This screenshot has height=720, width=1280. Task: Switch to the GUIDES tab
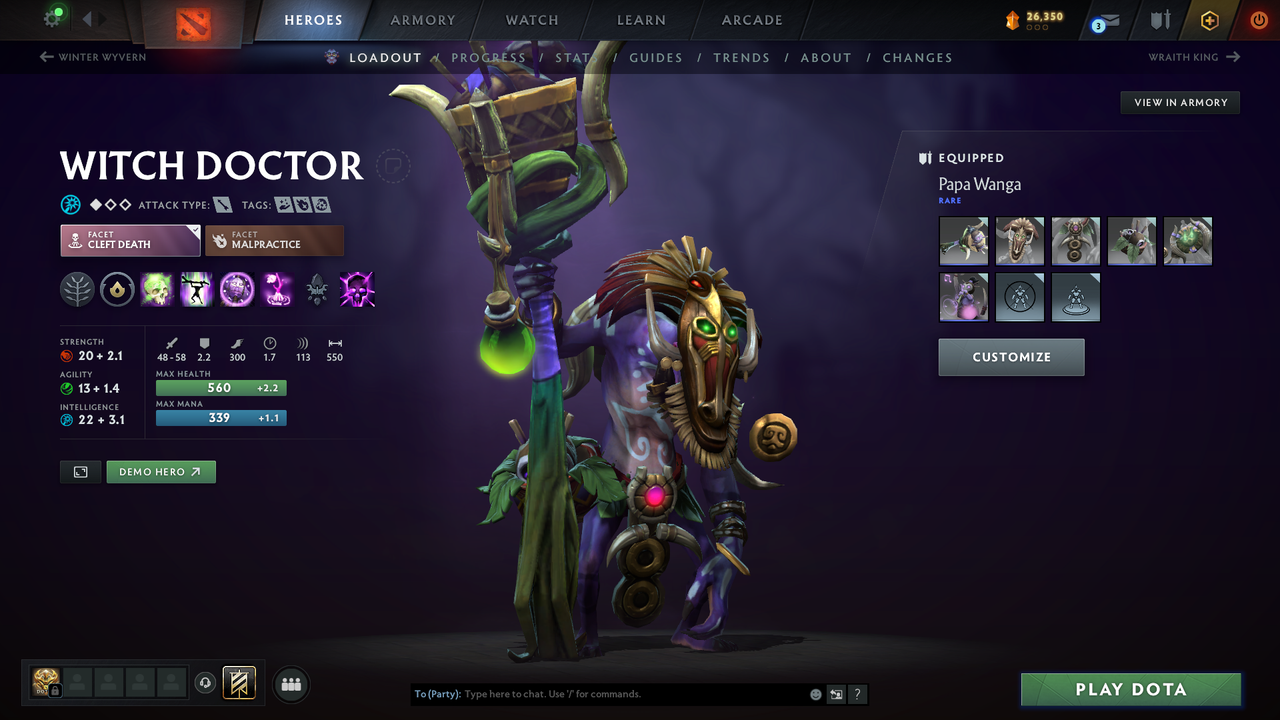656,58
